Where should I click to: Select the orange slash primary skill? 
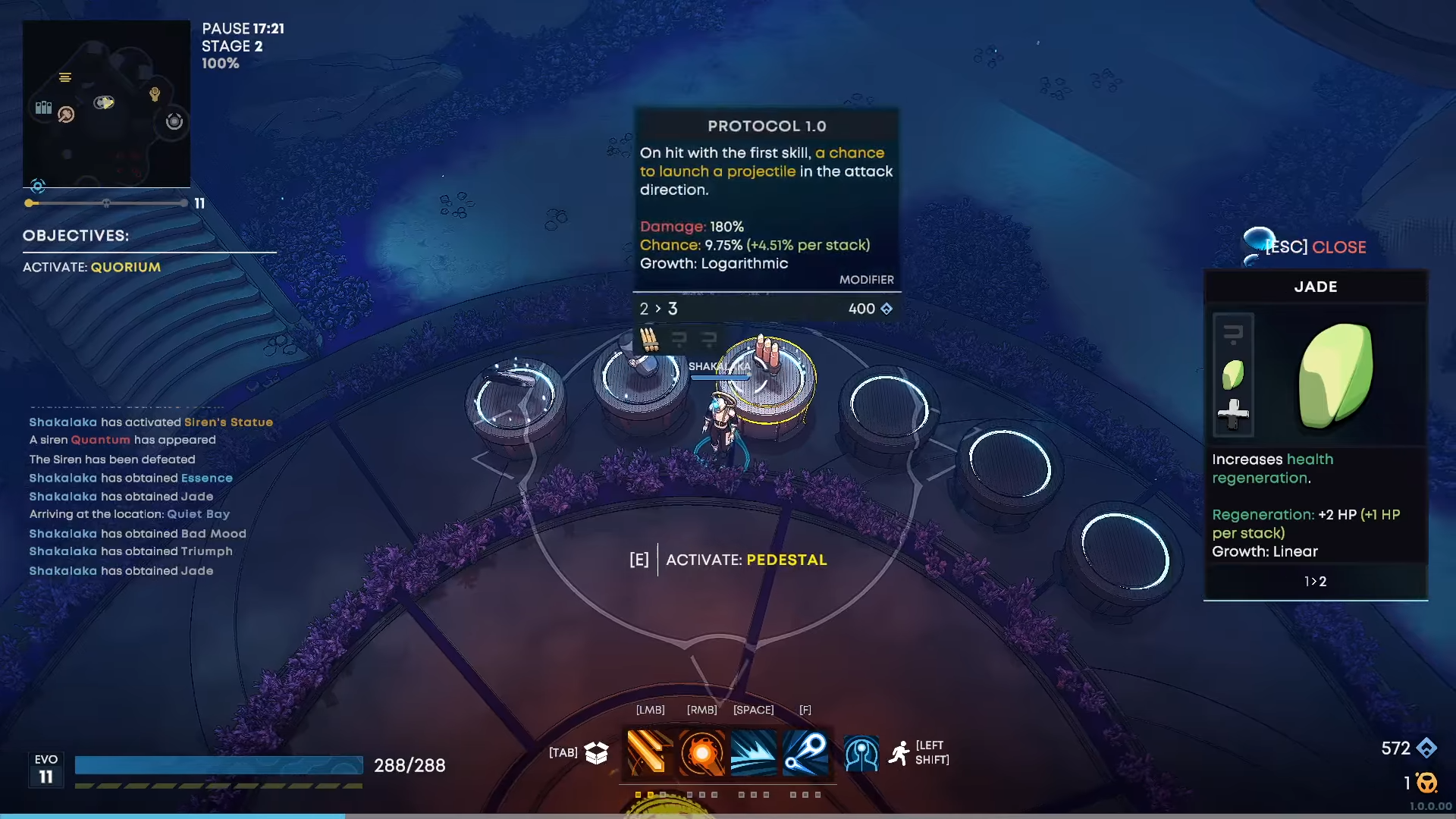[x=650, y=752]
